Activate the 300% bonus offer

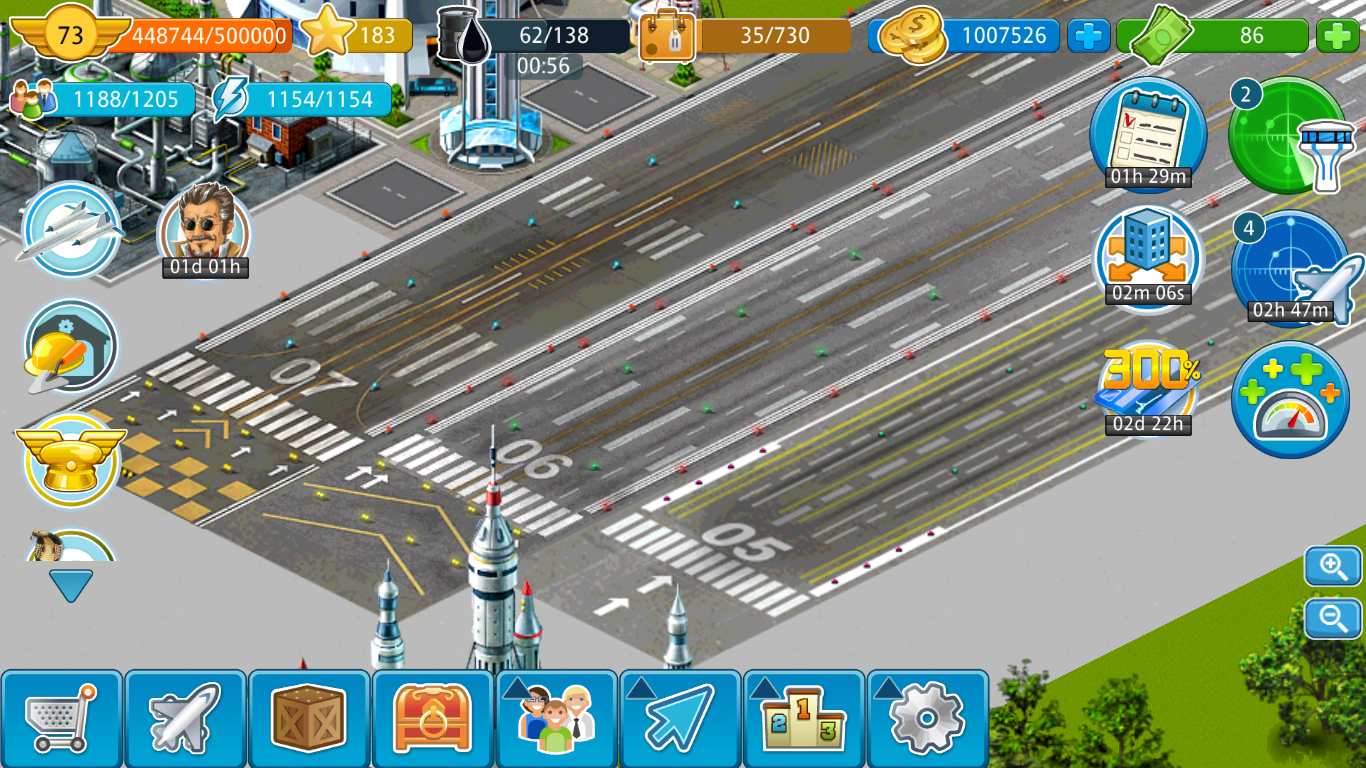click(x=1148, y=390)
